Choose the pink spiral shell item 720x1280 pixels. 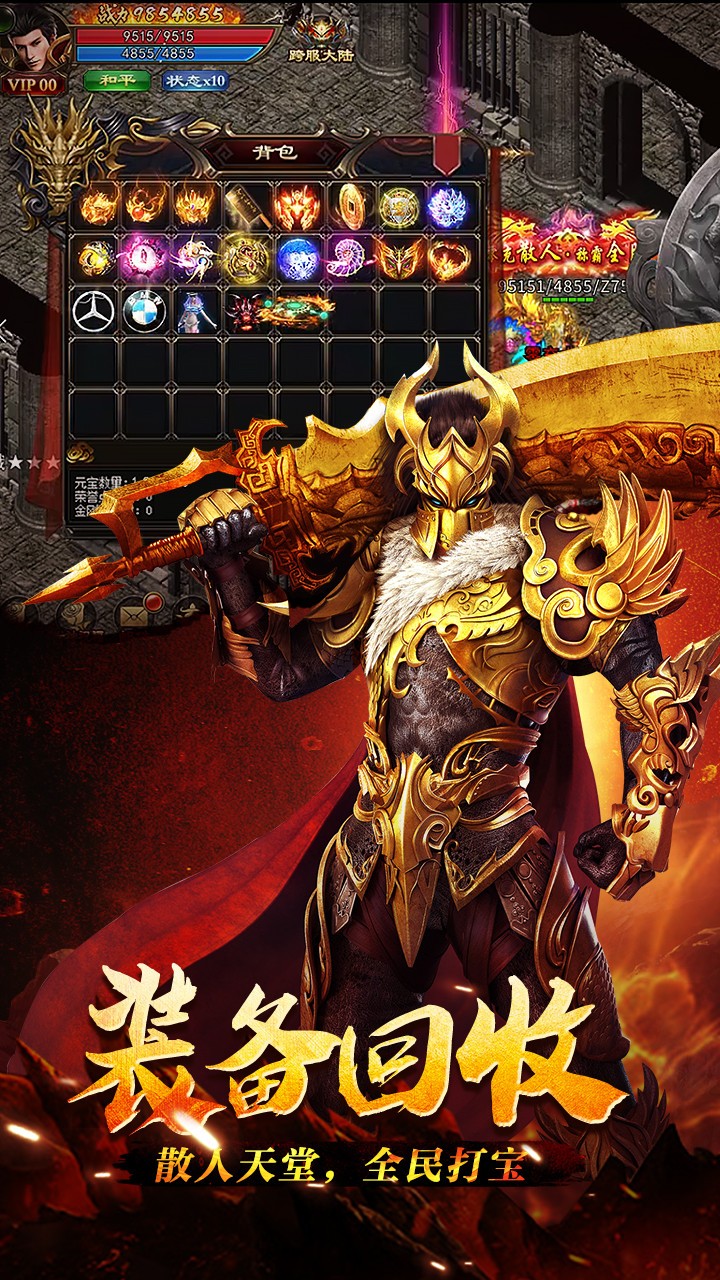pos(349,258)
